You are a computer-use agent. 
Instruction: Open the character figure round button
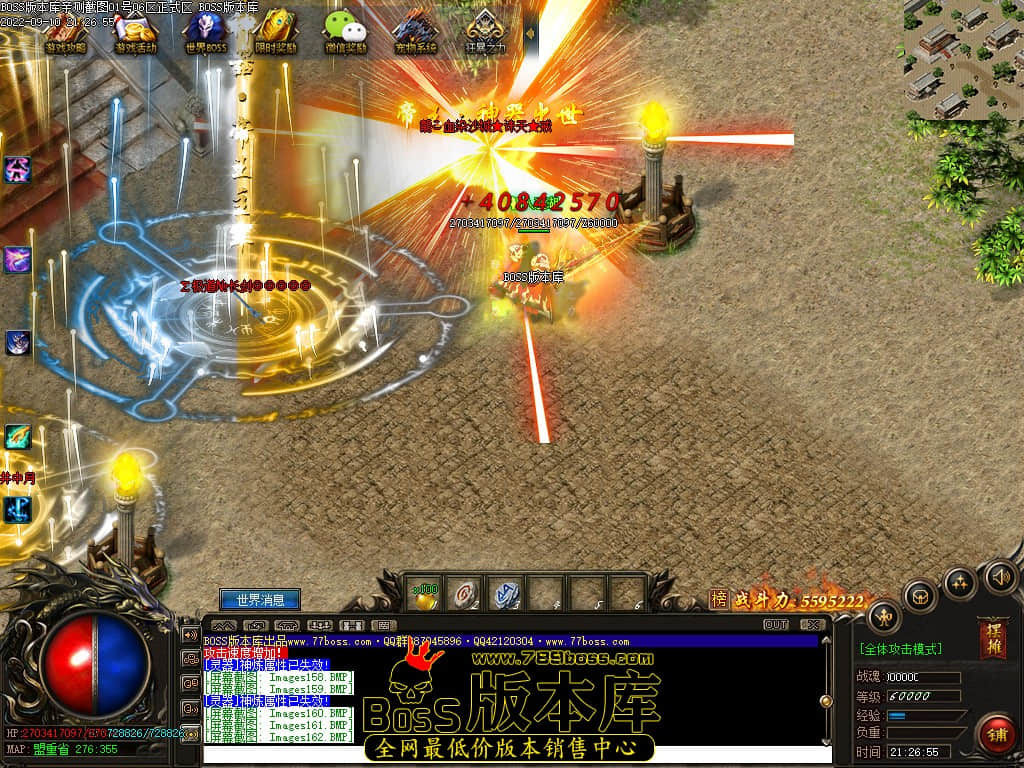coord(883,618)
